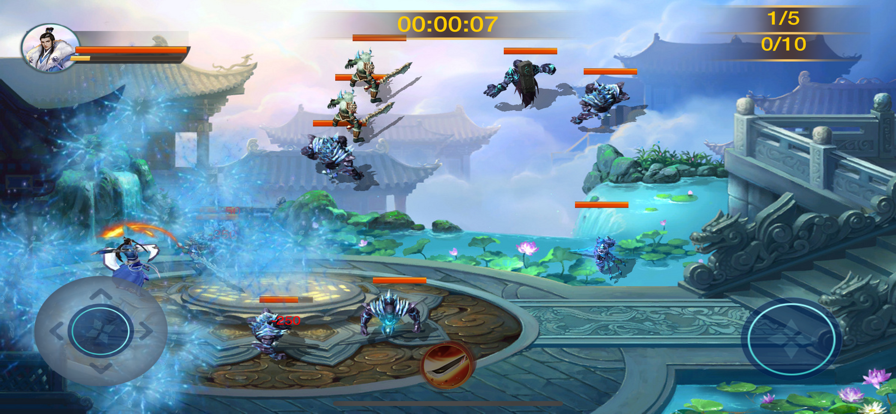Tap the joystick's up arrow
The width and height of the screenshot is (896, 414).
(101, 293)
